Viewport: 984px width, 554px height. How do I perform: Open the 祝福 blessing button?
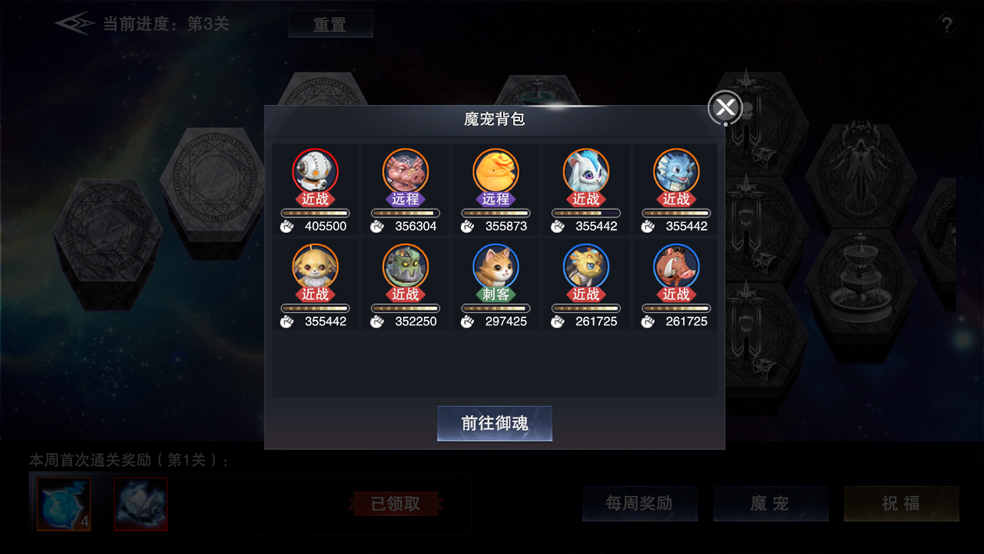click(901, 504)
